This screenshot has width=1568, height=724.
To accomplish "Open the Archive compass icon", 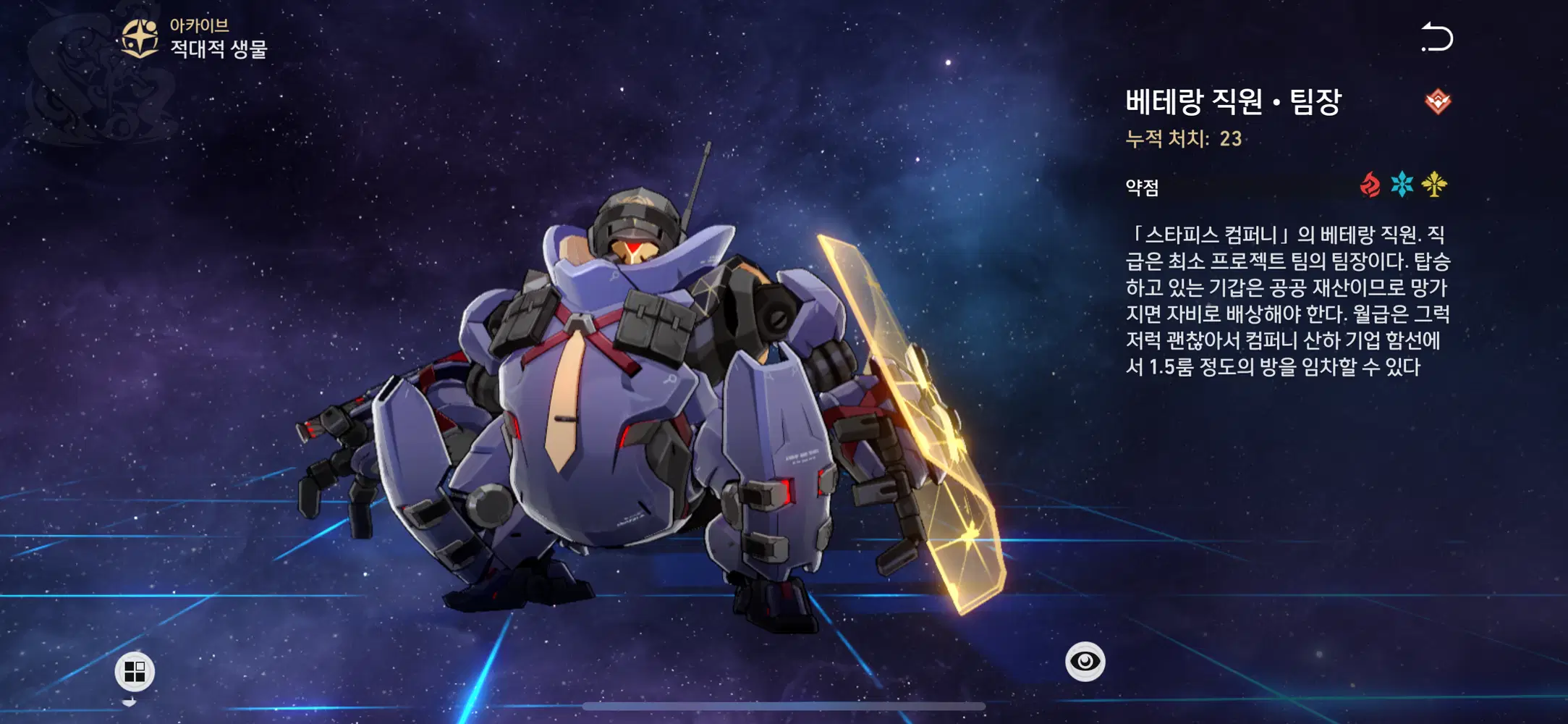I will pyautogui.click(x=140, y=38).
